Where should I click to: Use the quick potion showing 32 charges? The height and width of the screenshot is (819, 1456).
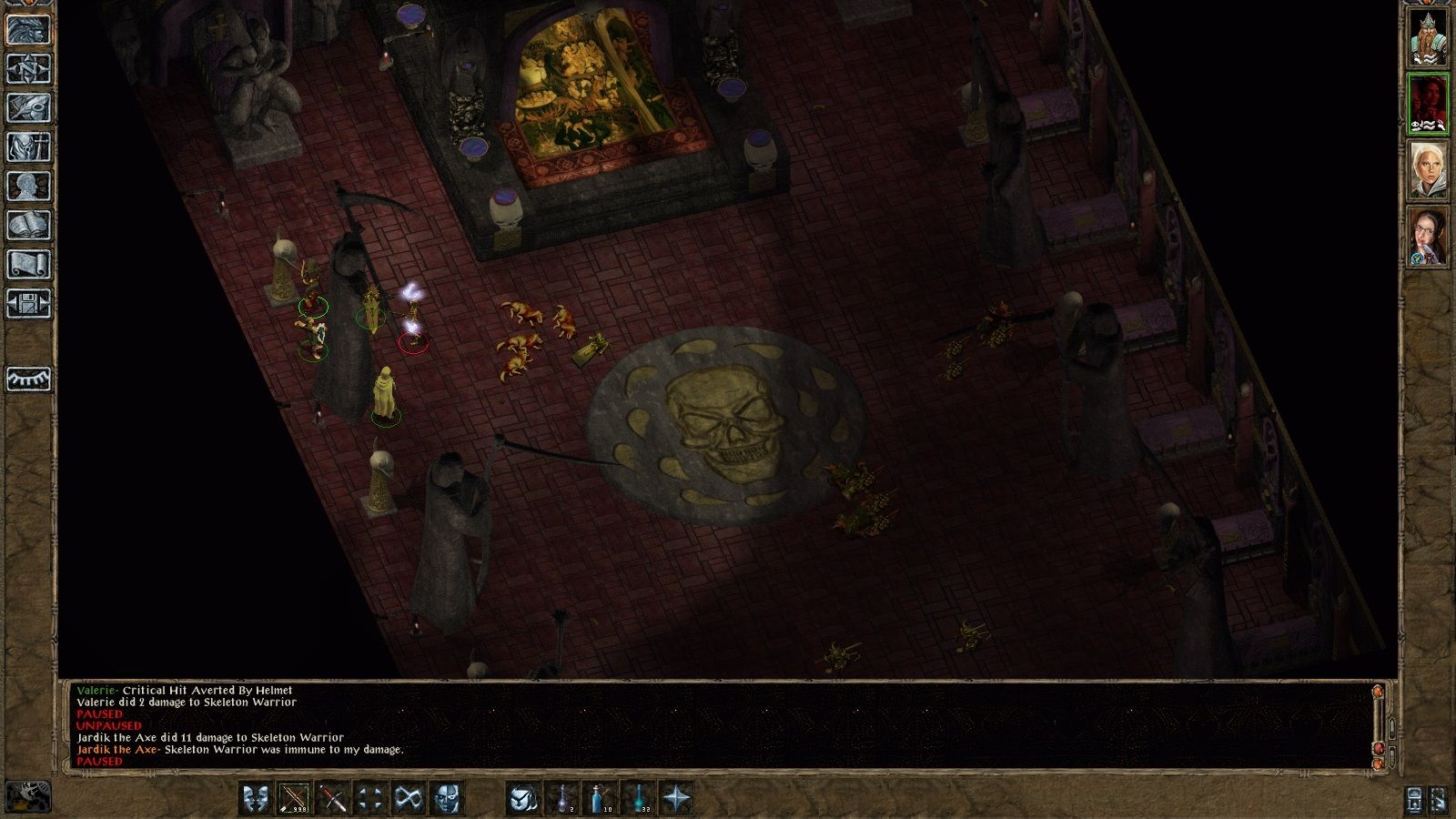641,798
